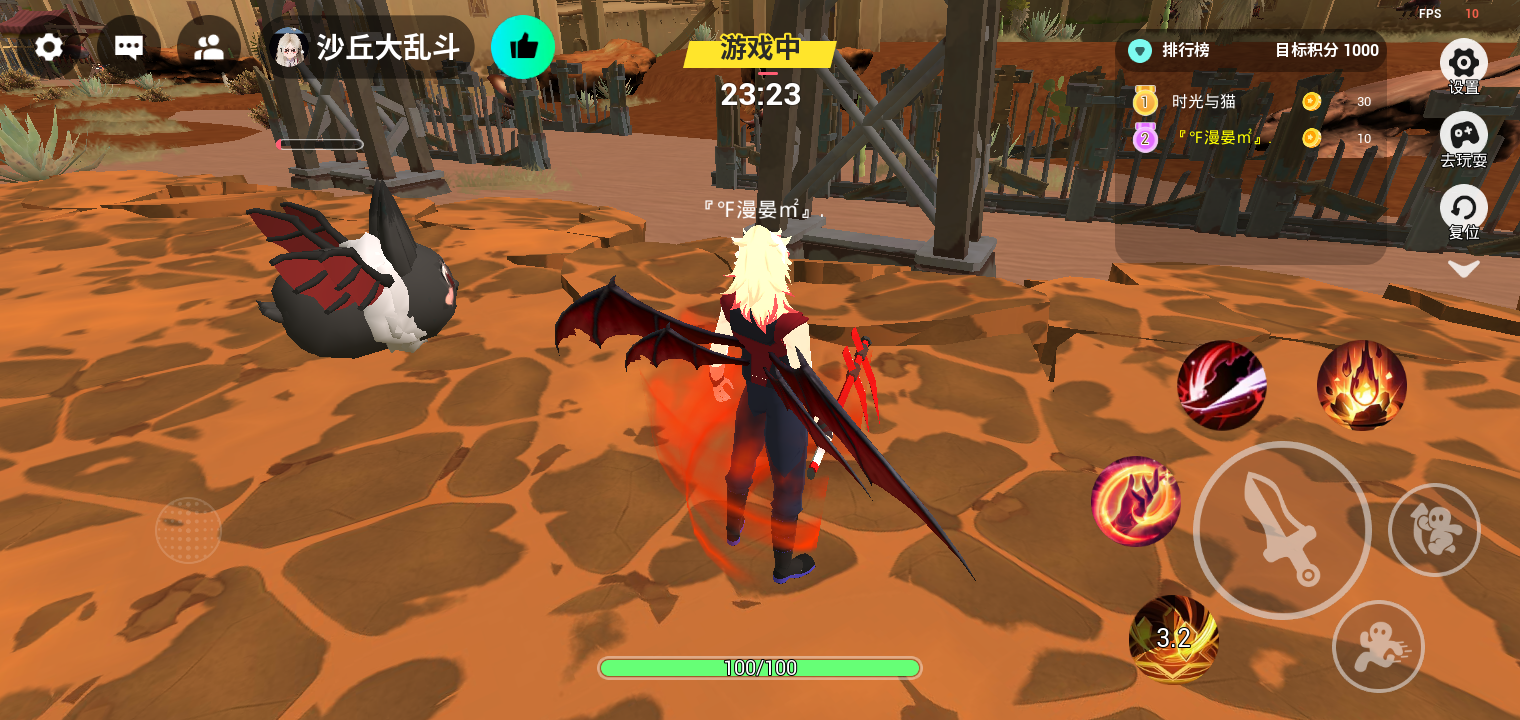Viewport: 1520px width, 720px height.
Task: Activate the sprint running figure button
Action: 1378,646
